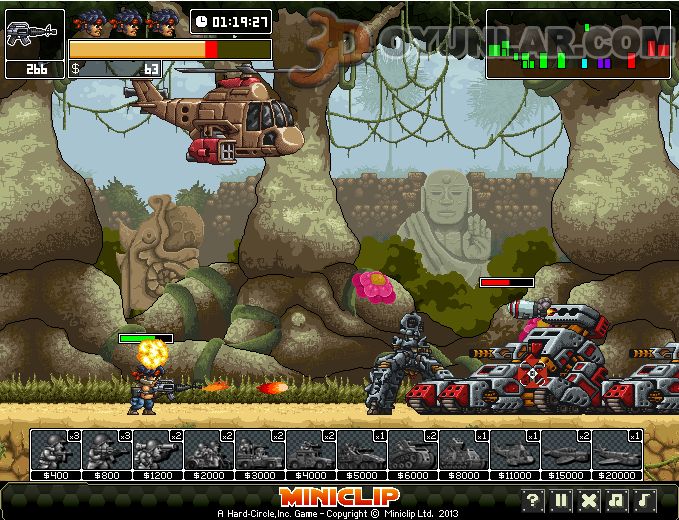This screenshot has height=520, width=679.
Task: Purchase the $800 soldier unit
Action: pos(107,451)
